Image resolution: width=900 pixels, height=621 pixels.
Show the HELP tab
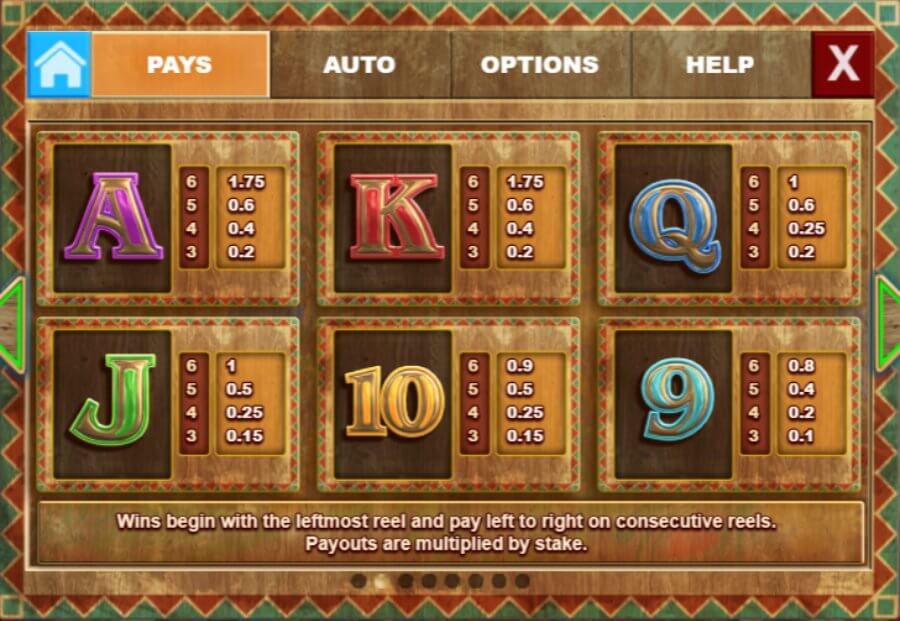[719, 65]
